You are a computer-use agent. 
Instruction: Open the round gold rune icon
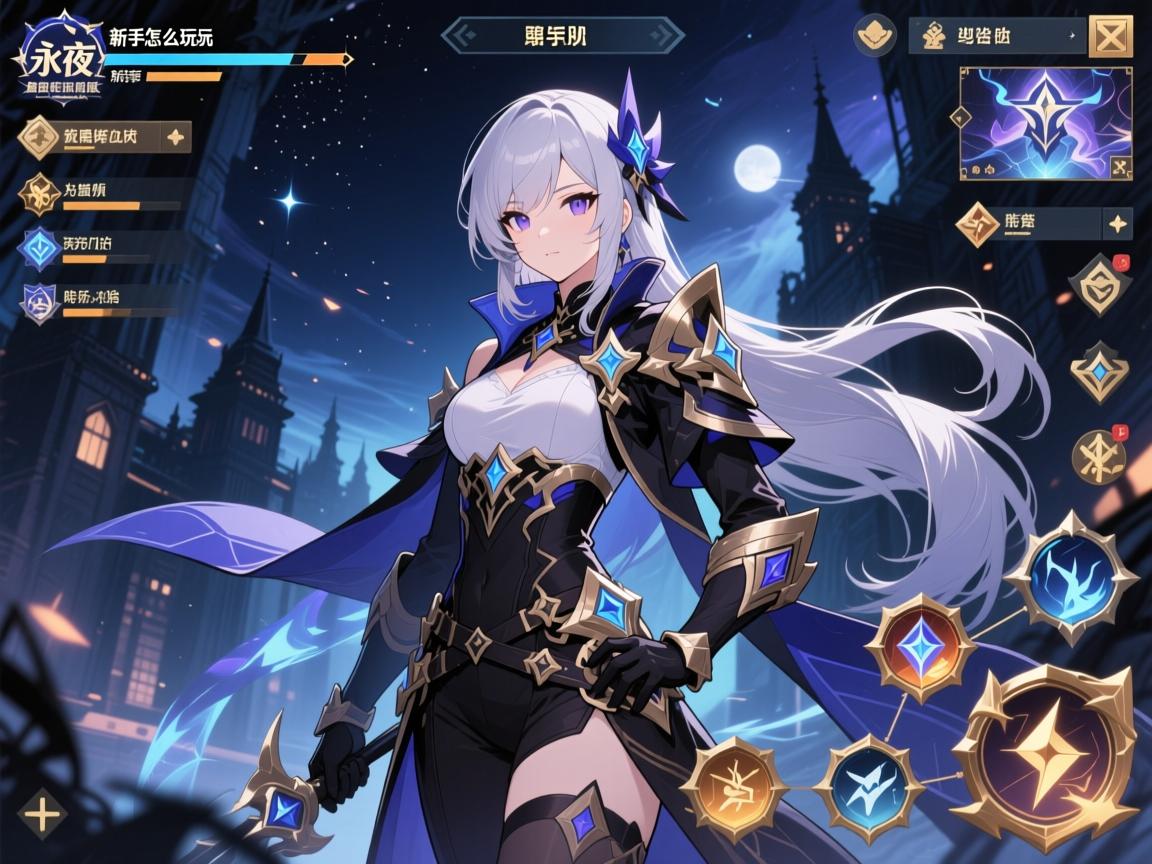click(x=1098, y=457)
